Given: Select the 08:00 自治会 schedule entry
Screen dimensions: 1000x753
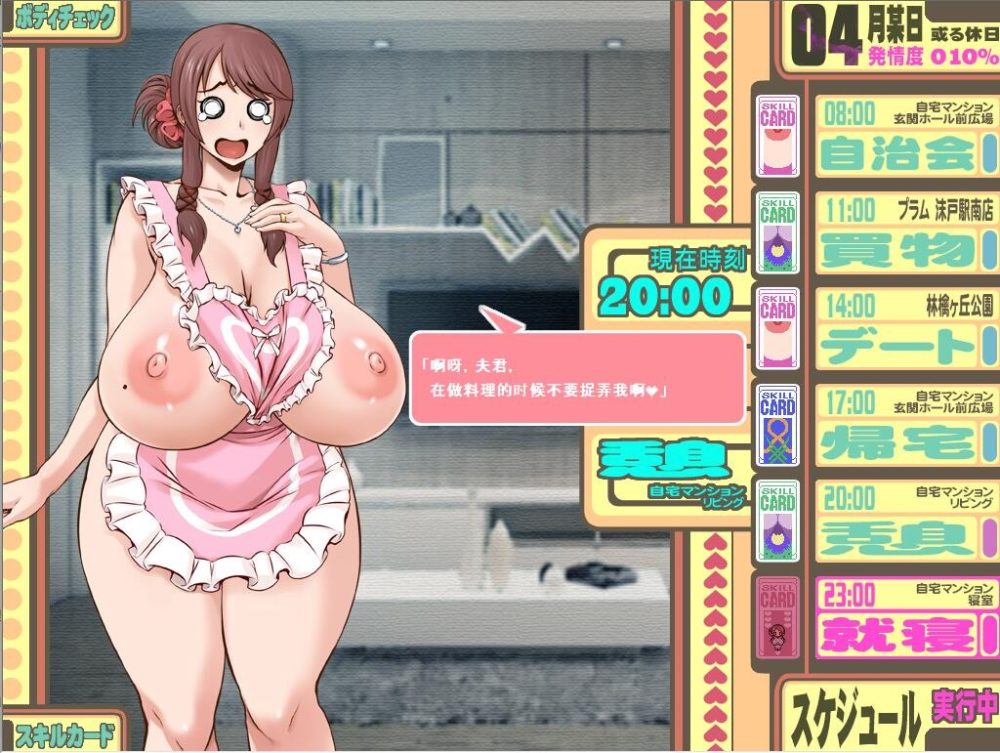Looking at the screenshot, I should (x=899, y=136).
